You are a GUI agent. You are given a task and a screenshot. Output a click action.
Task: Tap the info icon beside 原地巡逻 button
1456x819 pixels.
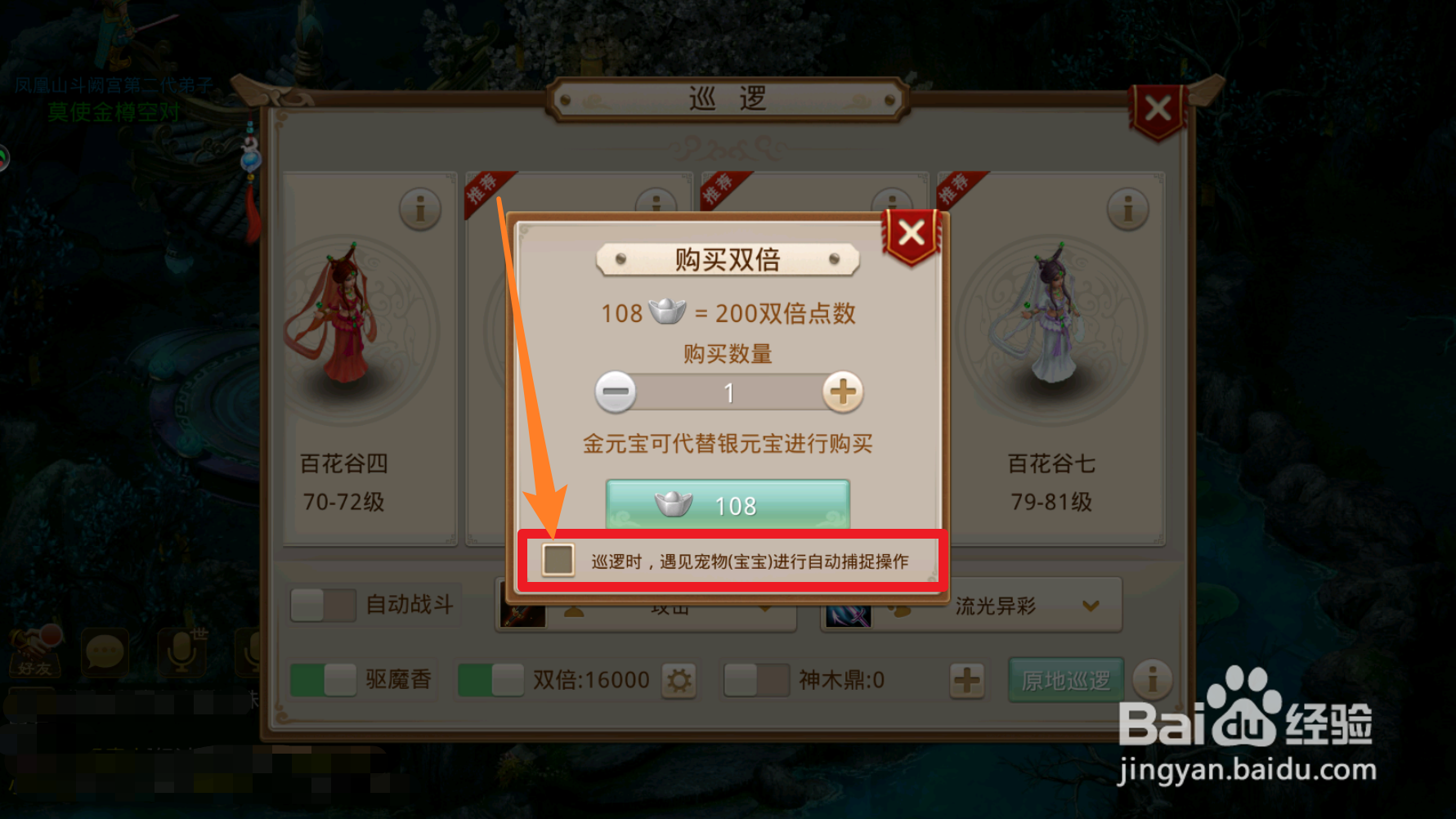point(1154,679)
